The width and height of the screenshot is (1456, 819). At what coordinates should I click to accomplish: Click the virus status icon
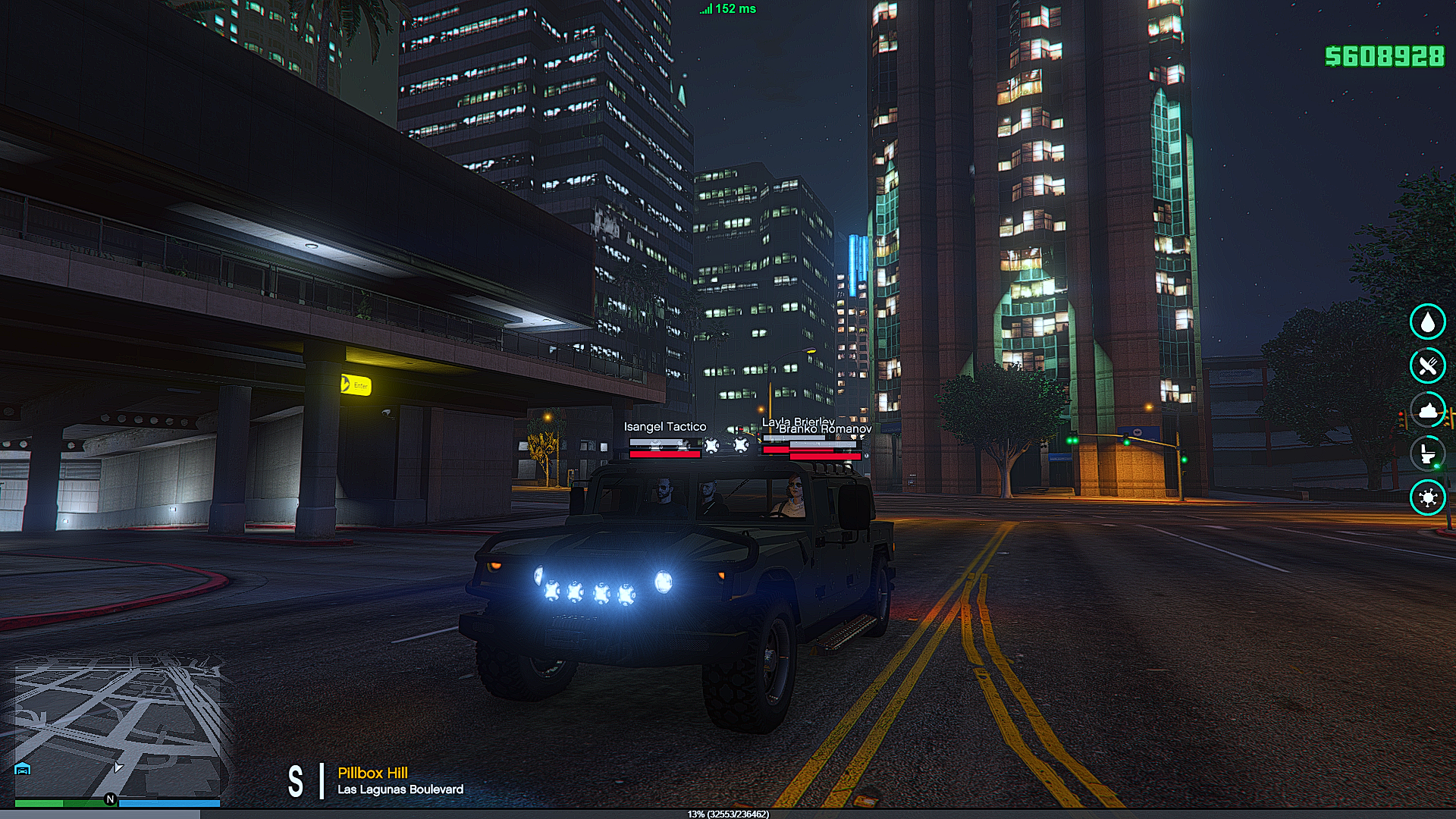(1427, 498)
